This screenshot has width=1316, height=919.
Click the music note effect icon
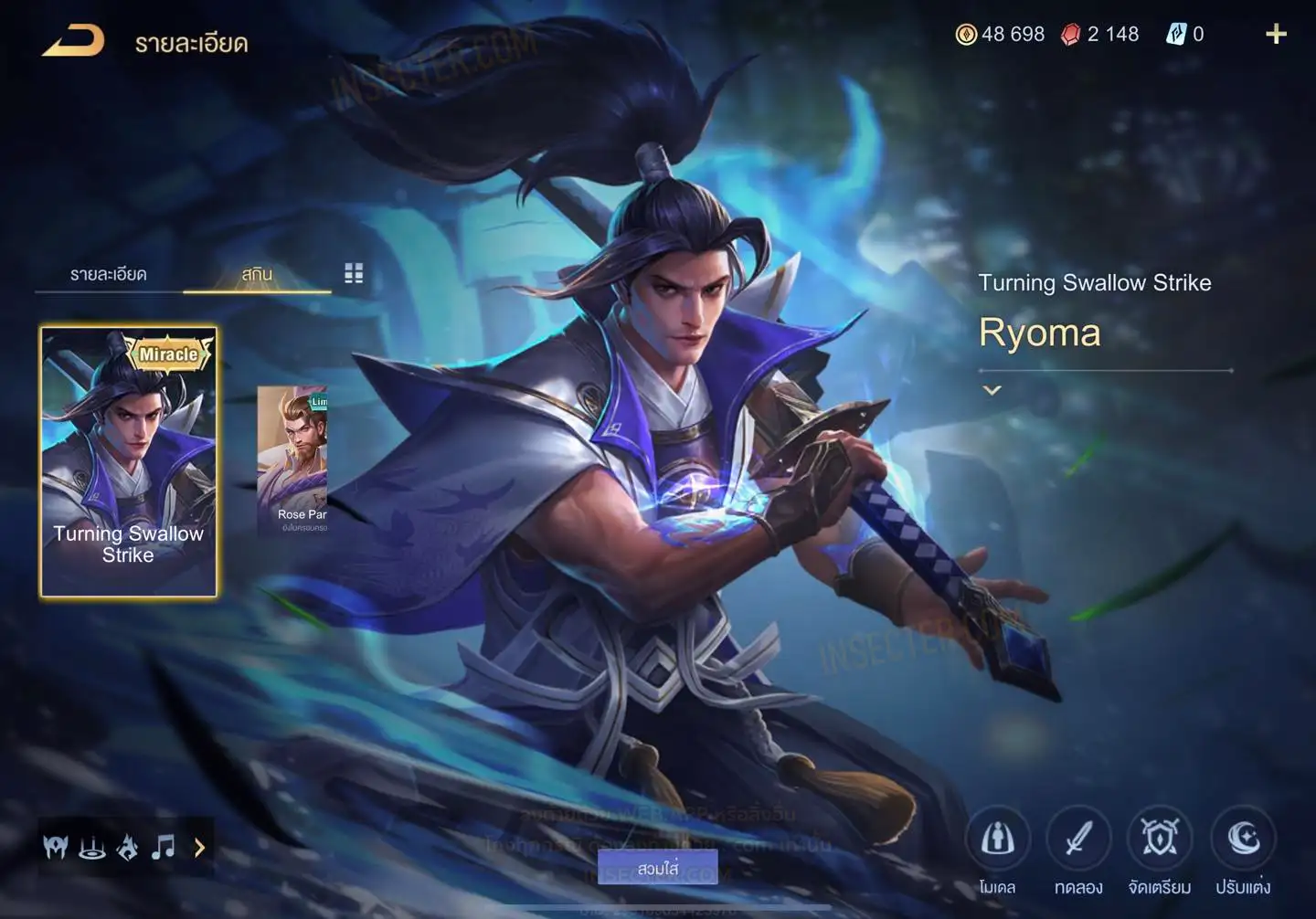164,848
